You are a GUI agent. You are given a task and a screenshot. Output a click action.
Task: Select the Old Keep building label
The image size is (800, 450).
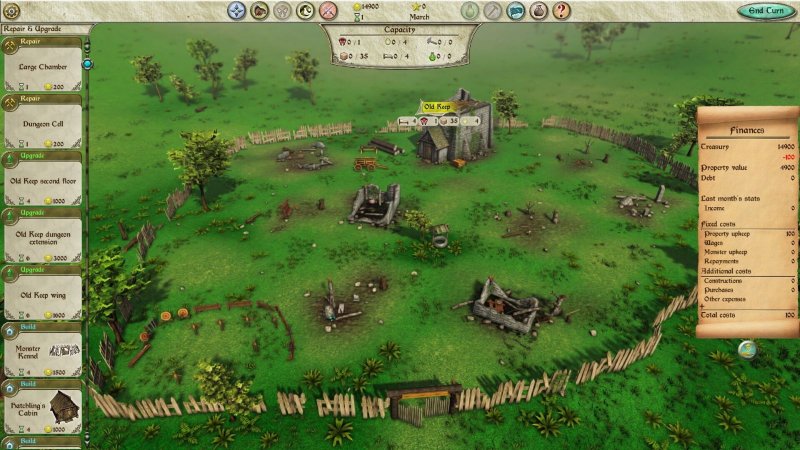pyautogui.click(x=437, y=106)
